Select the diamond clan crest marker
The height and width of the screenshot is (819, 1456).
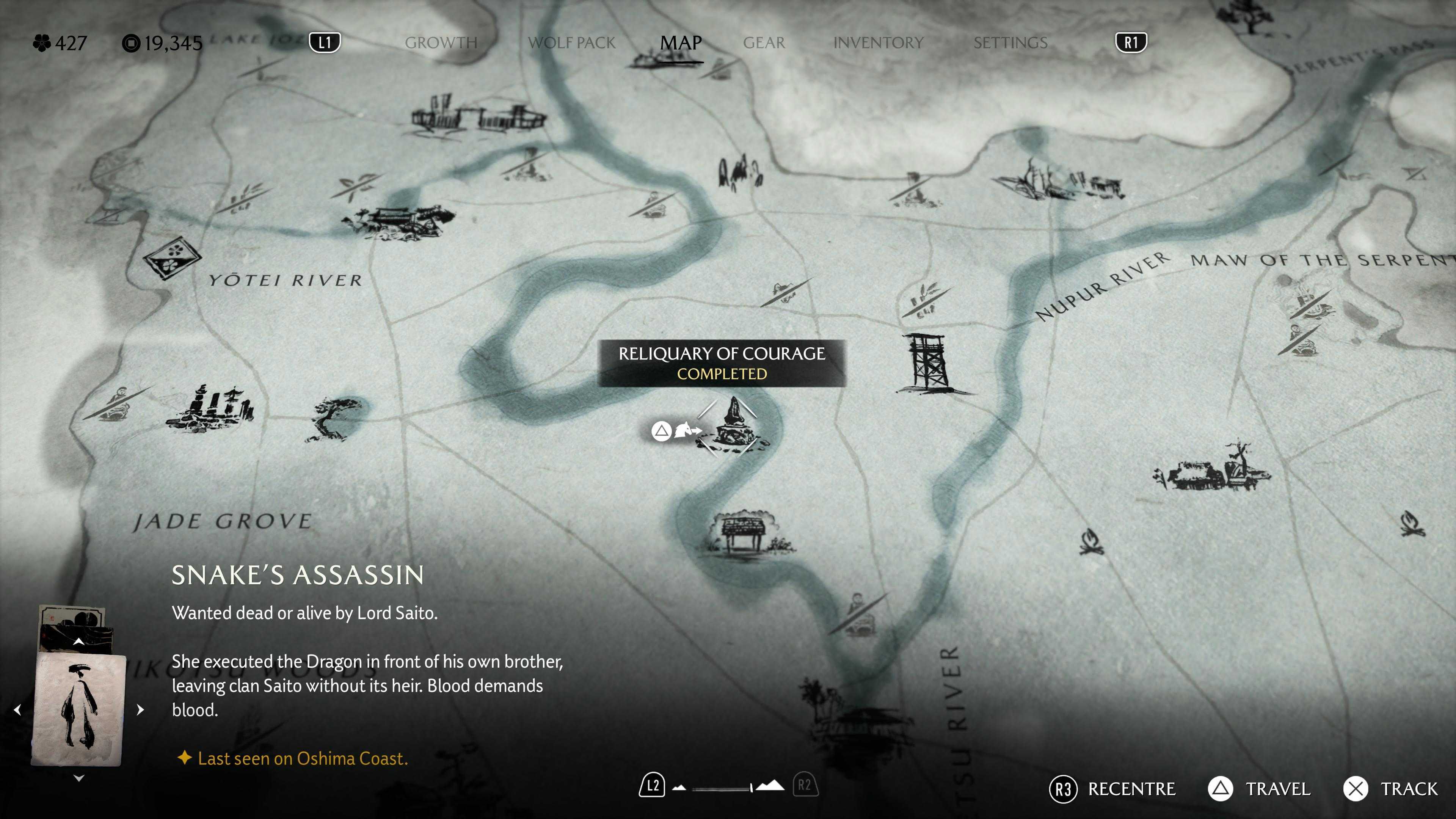(172, 258)
